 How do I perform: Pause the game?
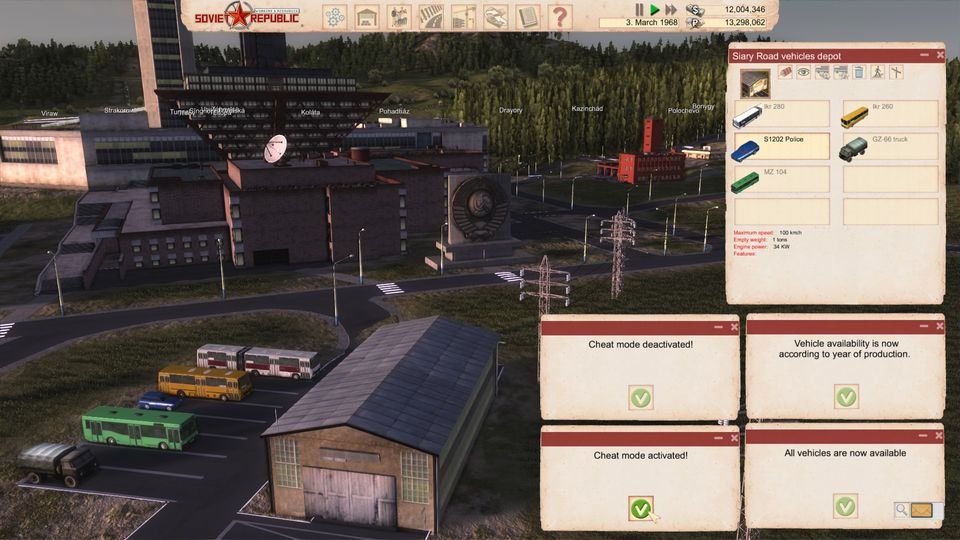pos(639,9)
